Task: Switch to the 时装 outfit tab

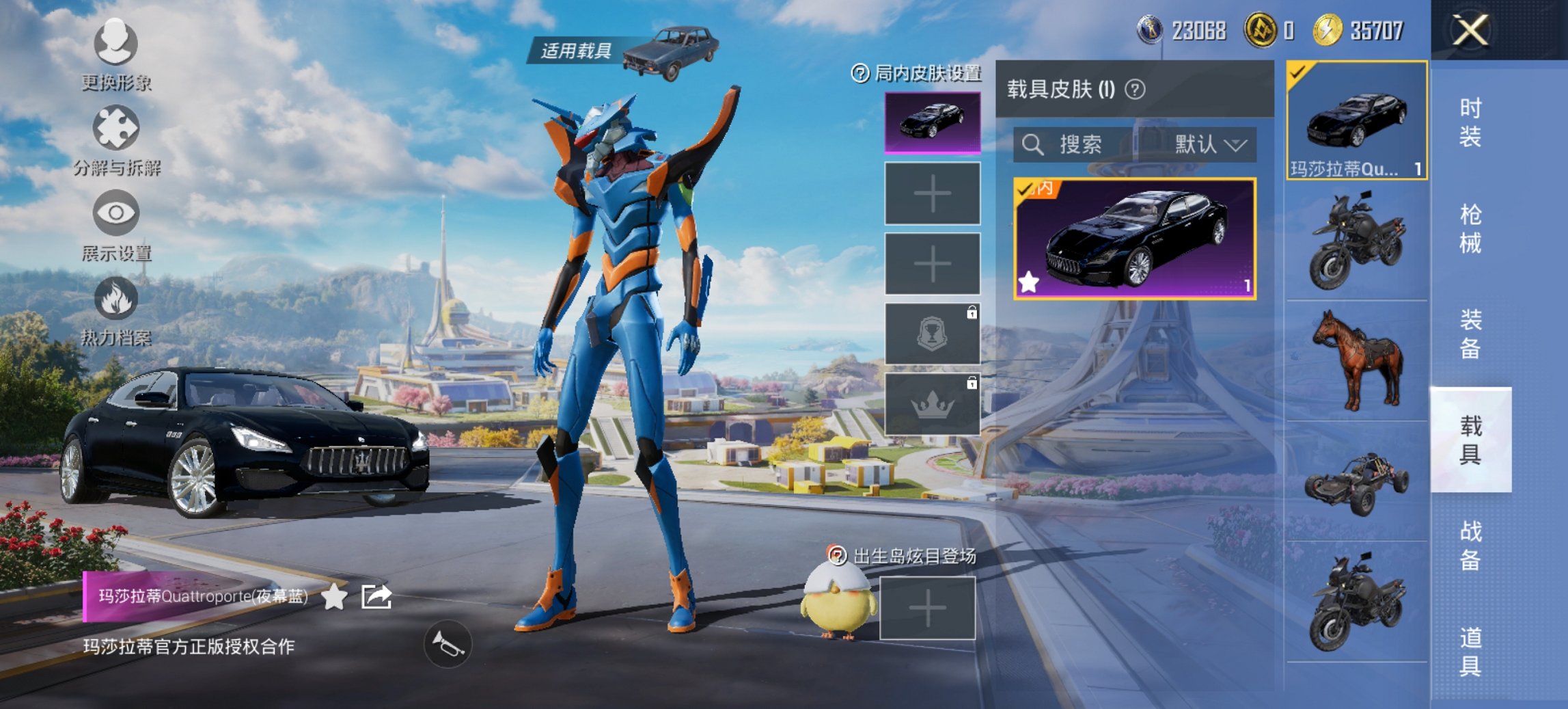Action: (x=1470, y=122)
